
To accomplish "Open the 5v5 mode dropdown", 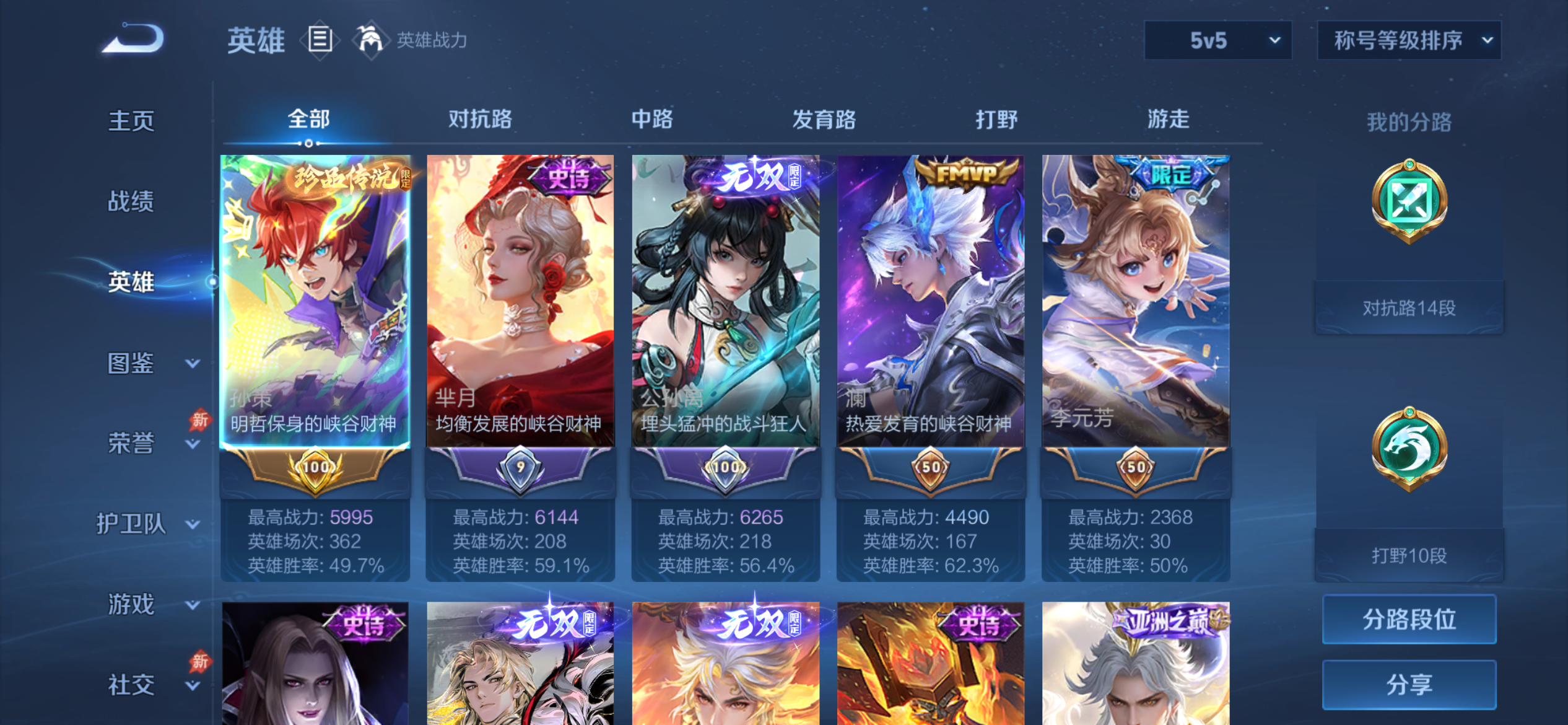I will [1217, 40].
